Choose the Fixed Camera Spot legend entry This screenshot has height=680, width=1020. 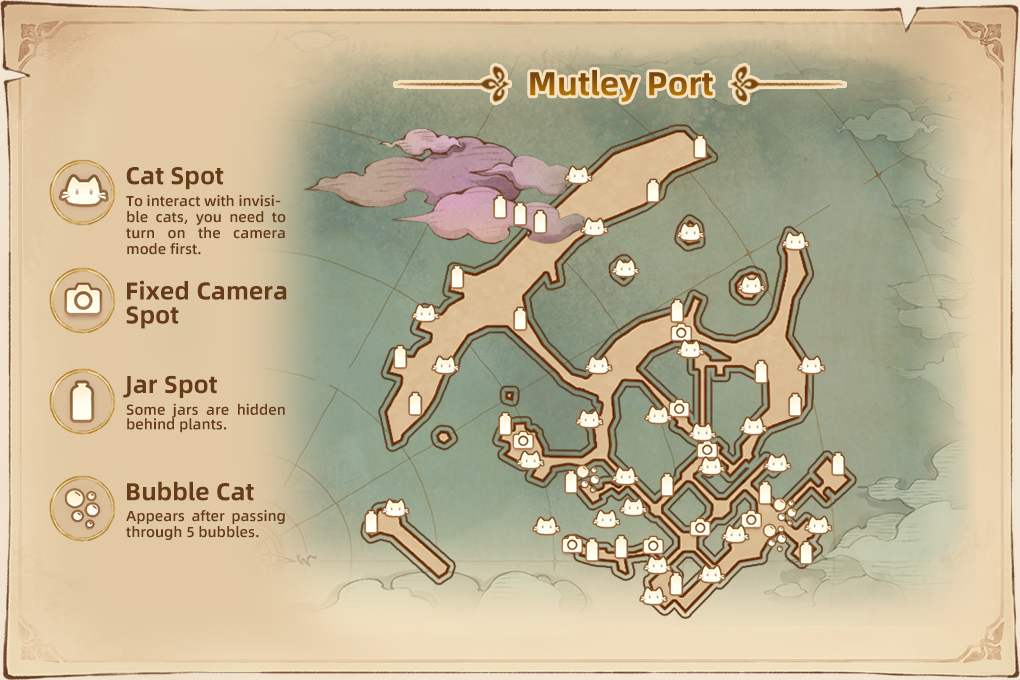[84, 299]
